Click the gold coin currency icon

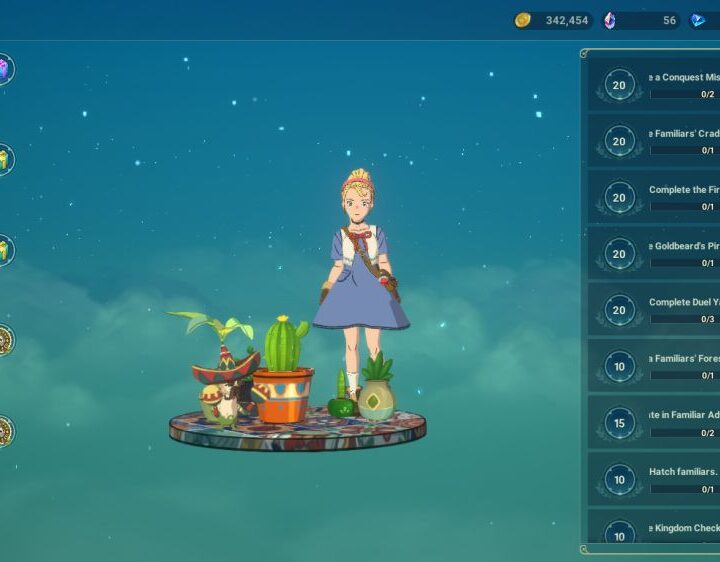[x=522, y=20]
